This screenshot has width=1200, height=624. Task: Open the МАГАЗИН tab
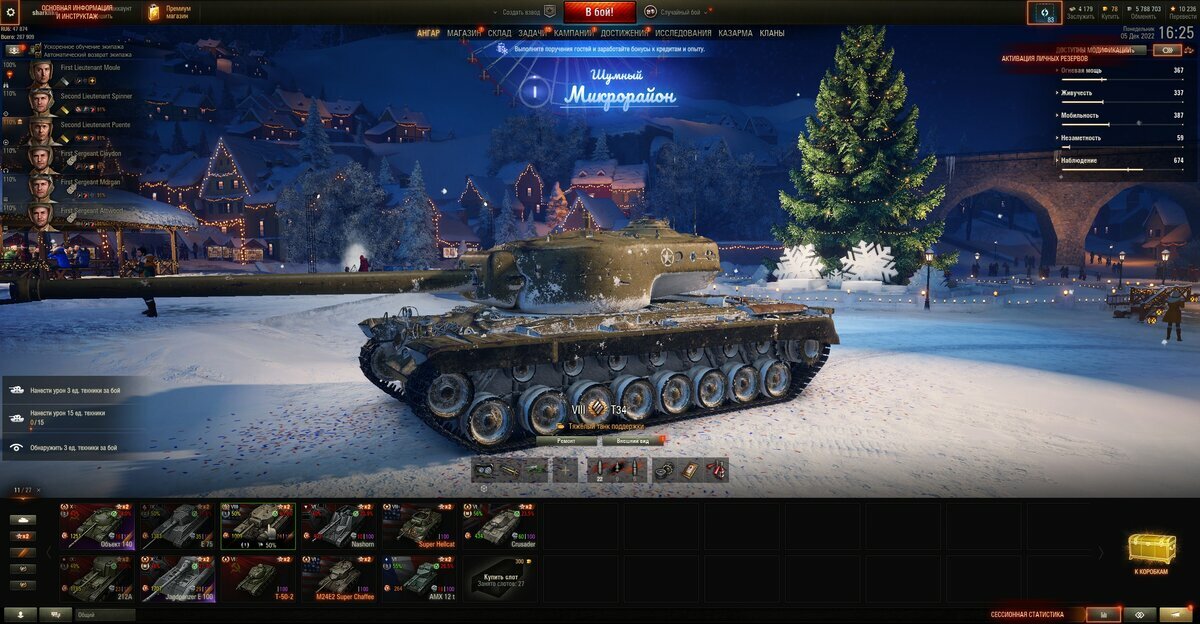(464, 33)
